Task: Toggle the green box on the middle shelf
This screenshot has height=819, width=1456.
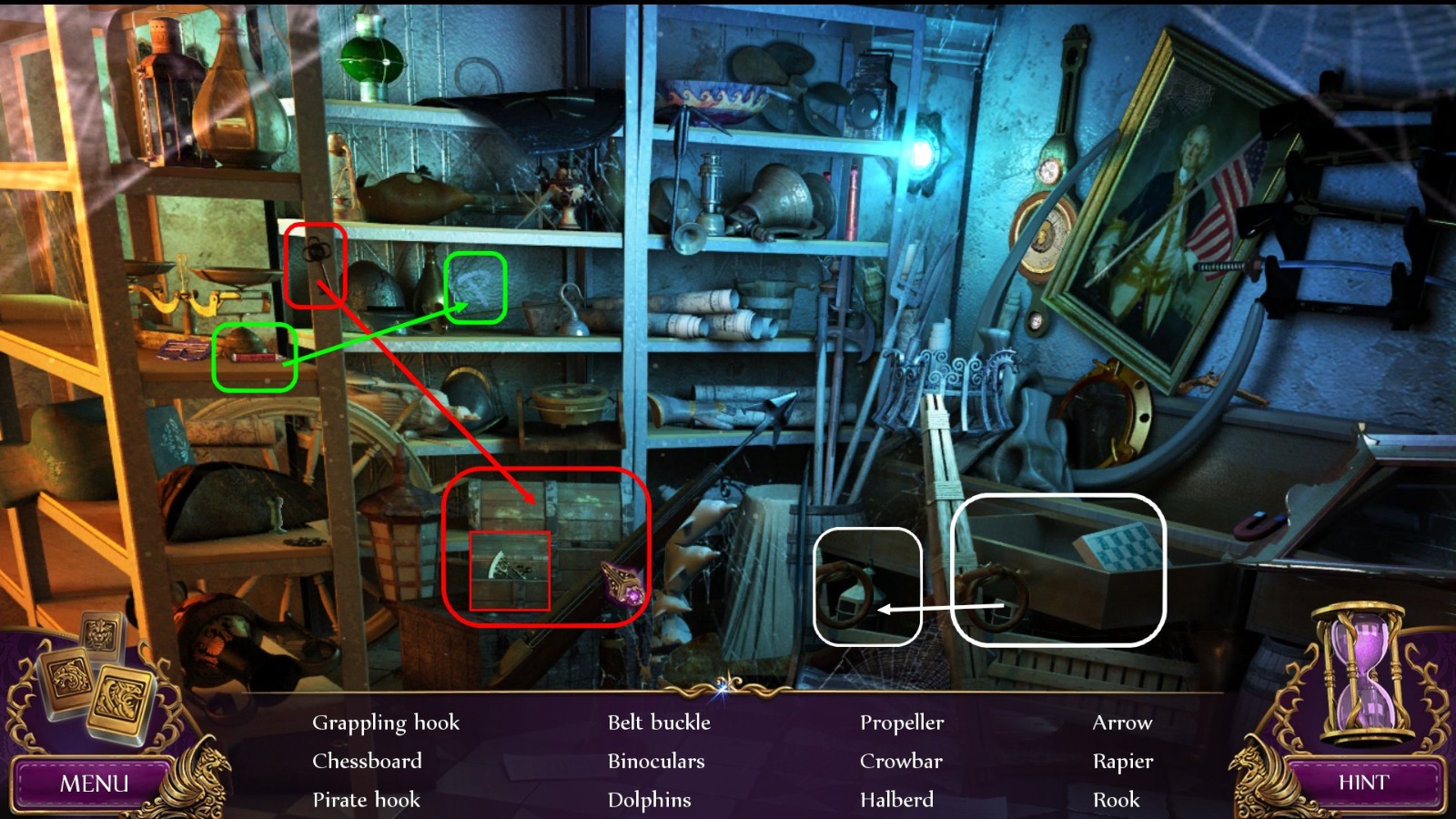Action: (x=253, y=350)
